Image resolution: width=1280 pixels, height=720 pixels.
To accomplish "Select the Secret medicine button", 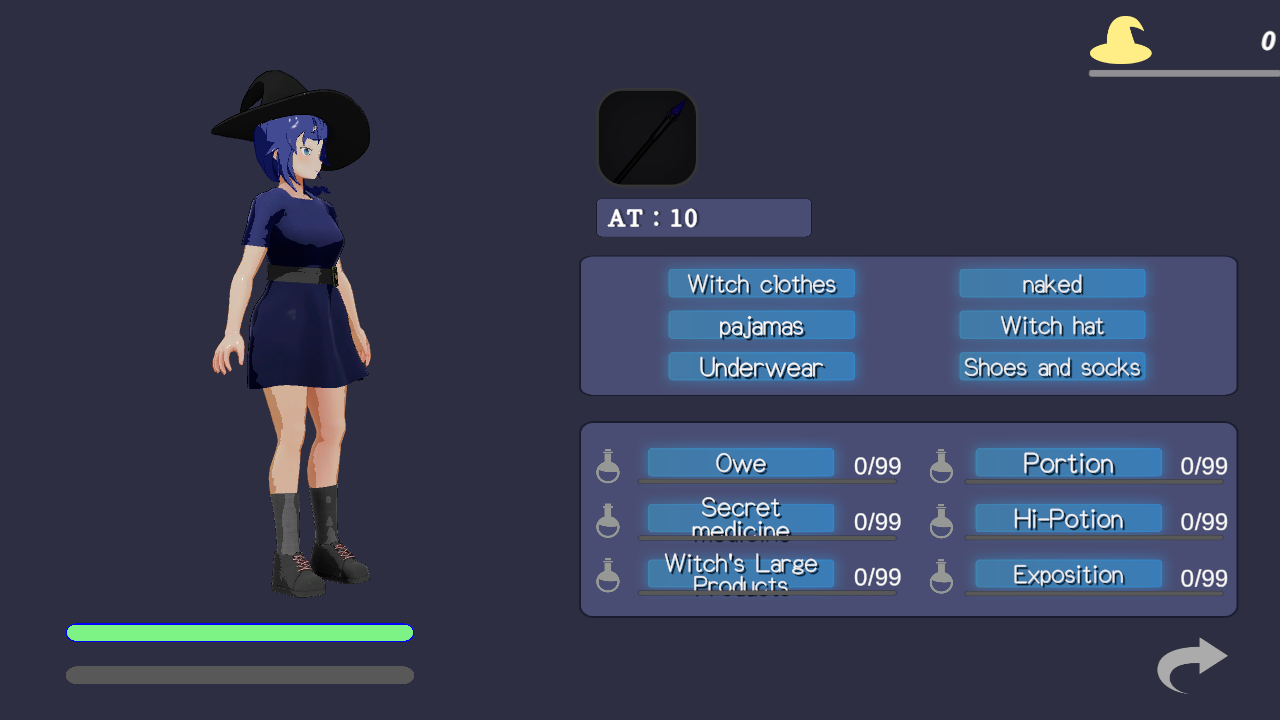I will 740,518.
